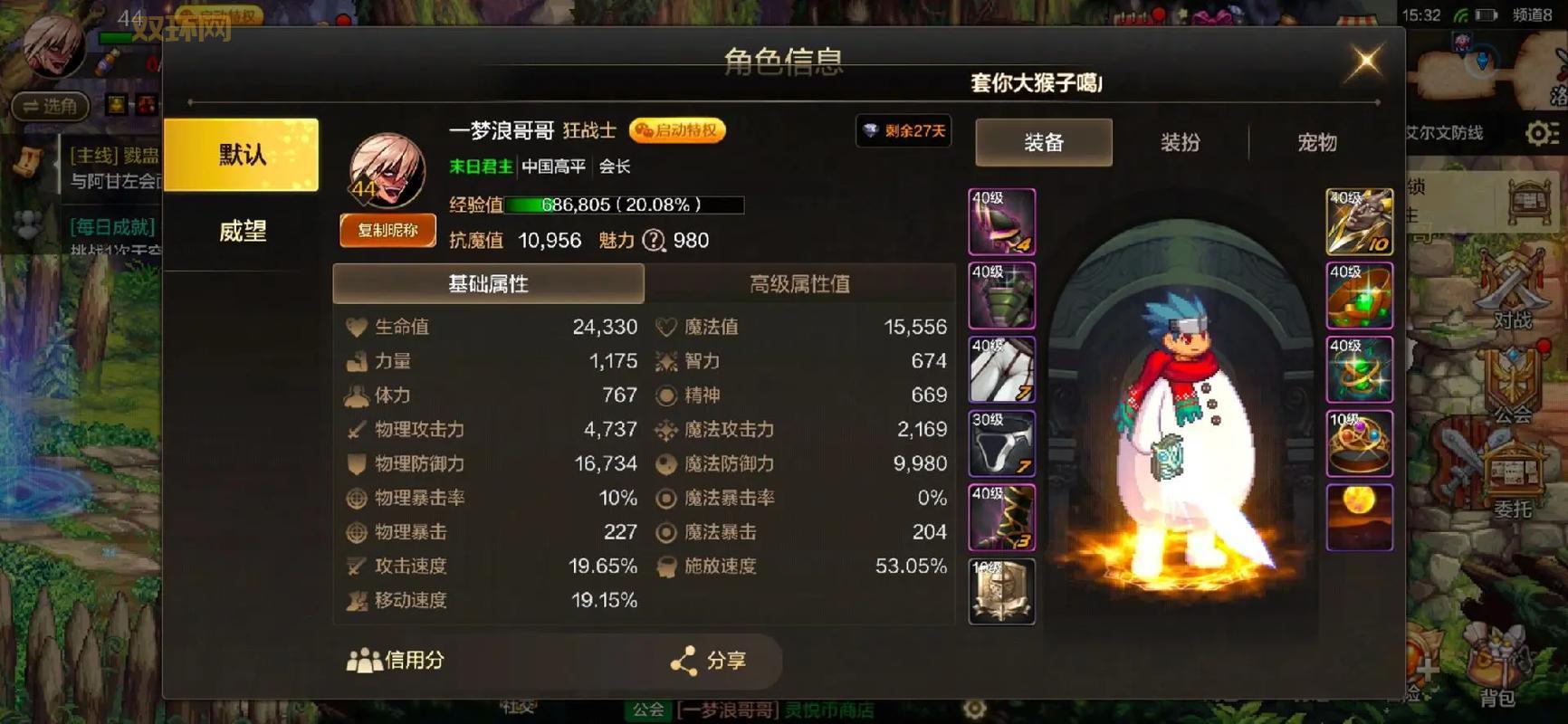The width and height of the screenshot is (1568, 724).
Task: Open the character portrait avatar
Action: pyautogui.click(x=385, y=167)
